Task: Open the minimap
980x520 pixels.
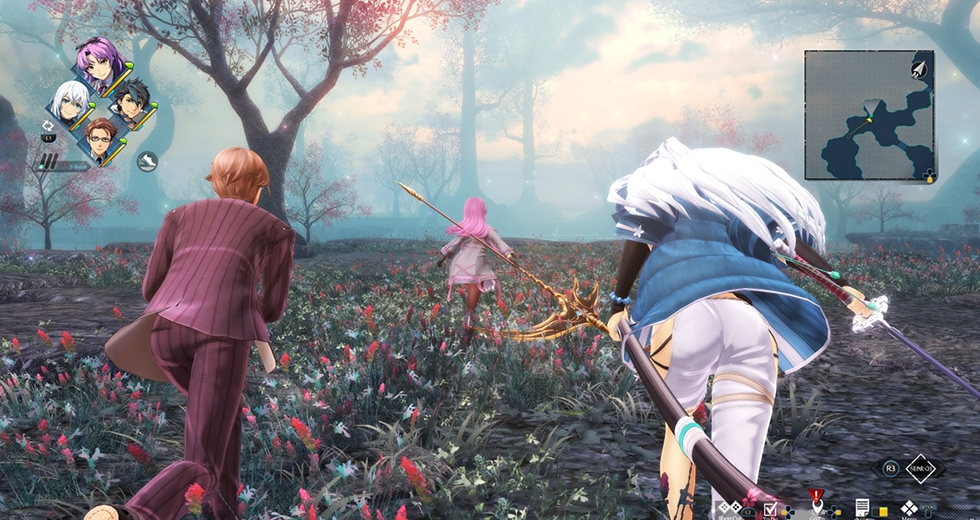Action: pyautogui.click(x=868, y=114)
